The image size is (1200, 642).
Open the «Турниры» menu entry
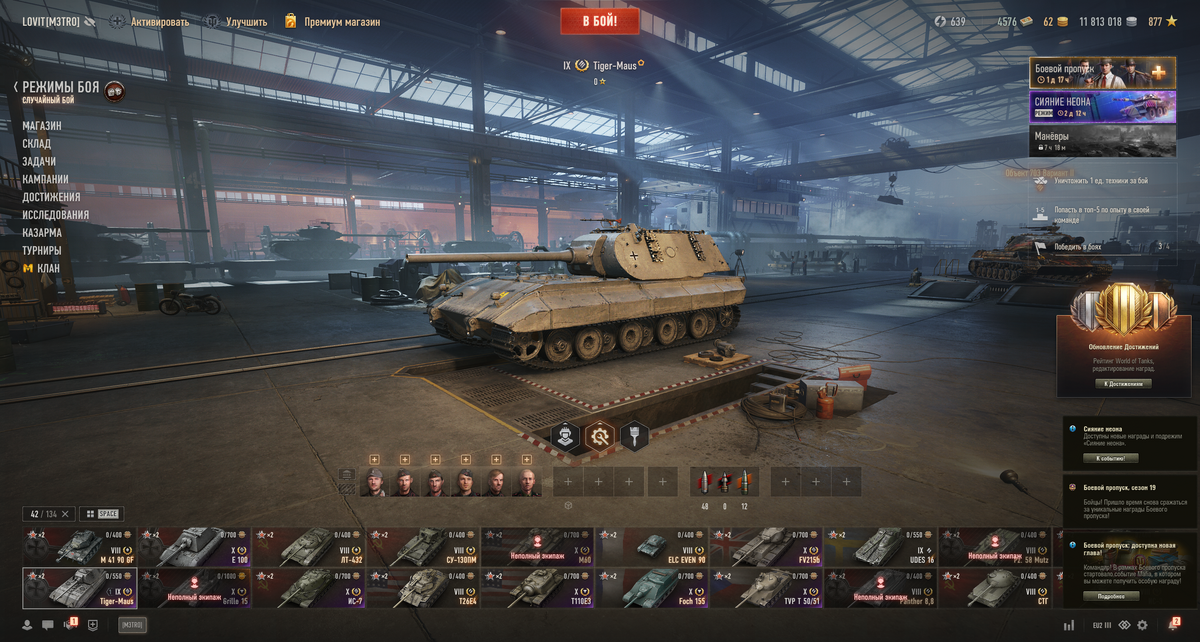click(42, 250)
